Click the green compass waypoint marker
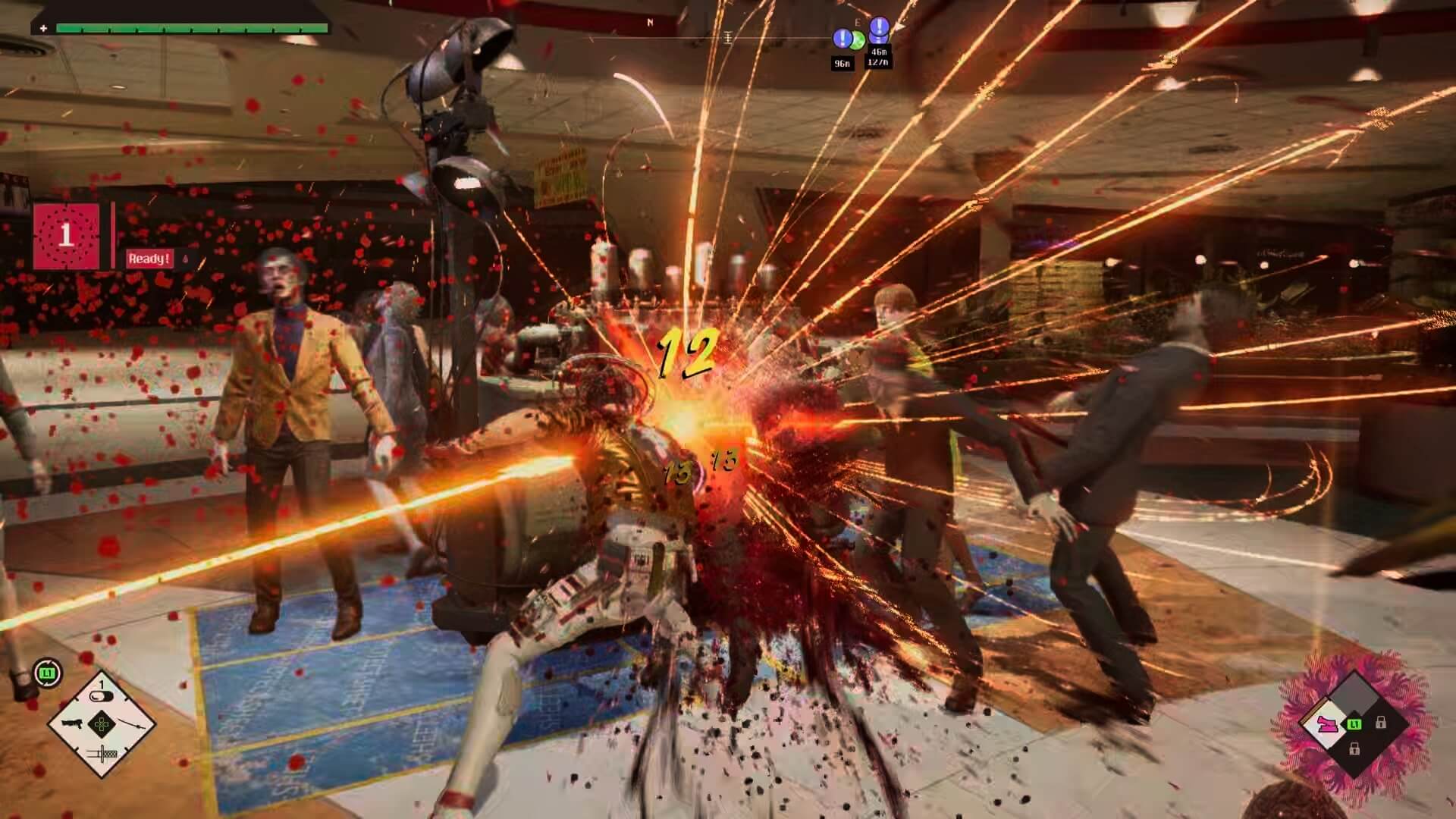The height and width of the screenshot is (819, 1456). [x=858, y=40]
